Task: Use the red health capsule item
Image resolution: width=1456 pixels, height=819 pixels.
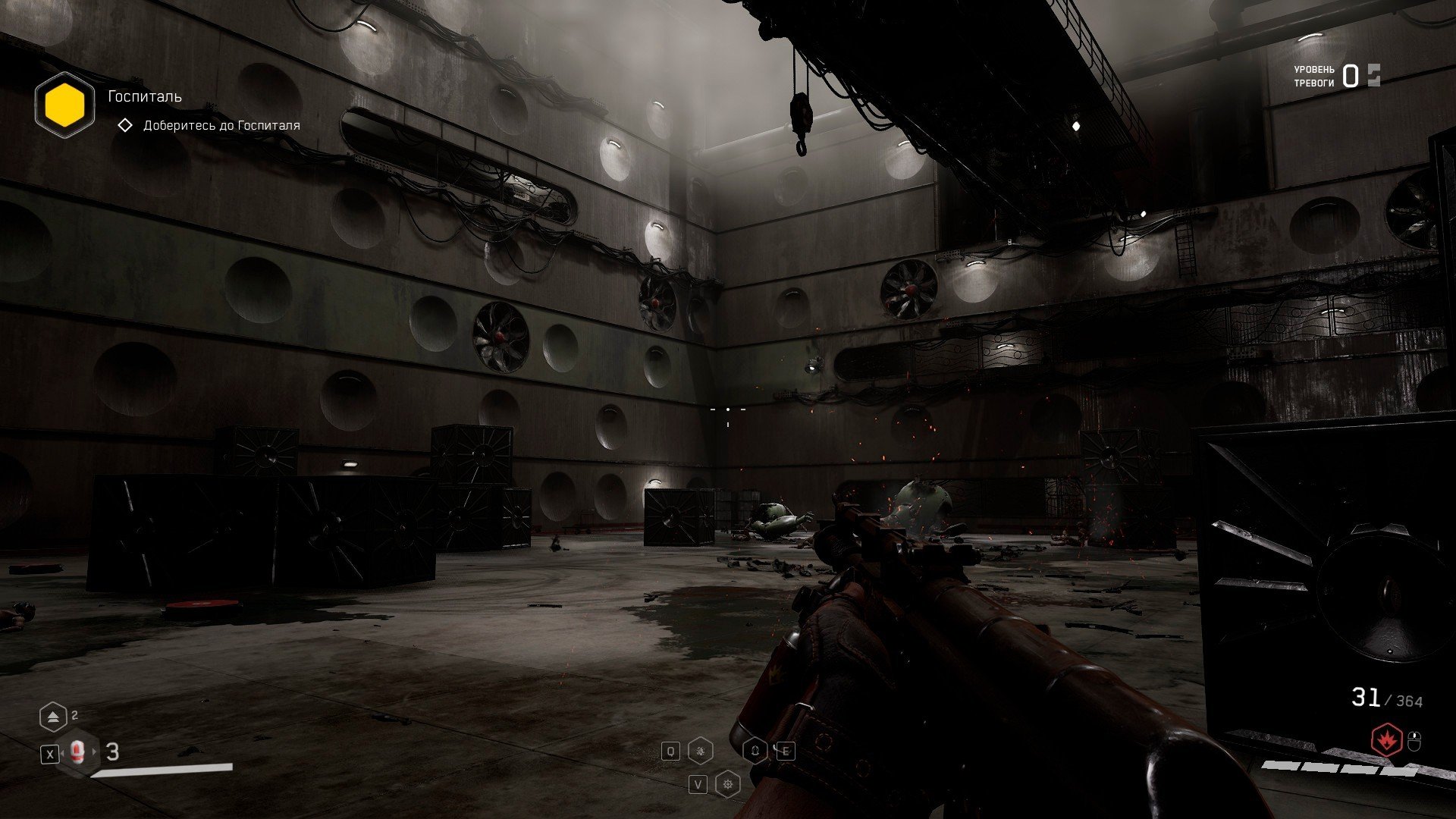Action: (x=77, y=752)
